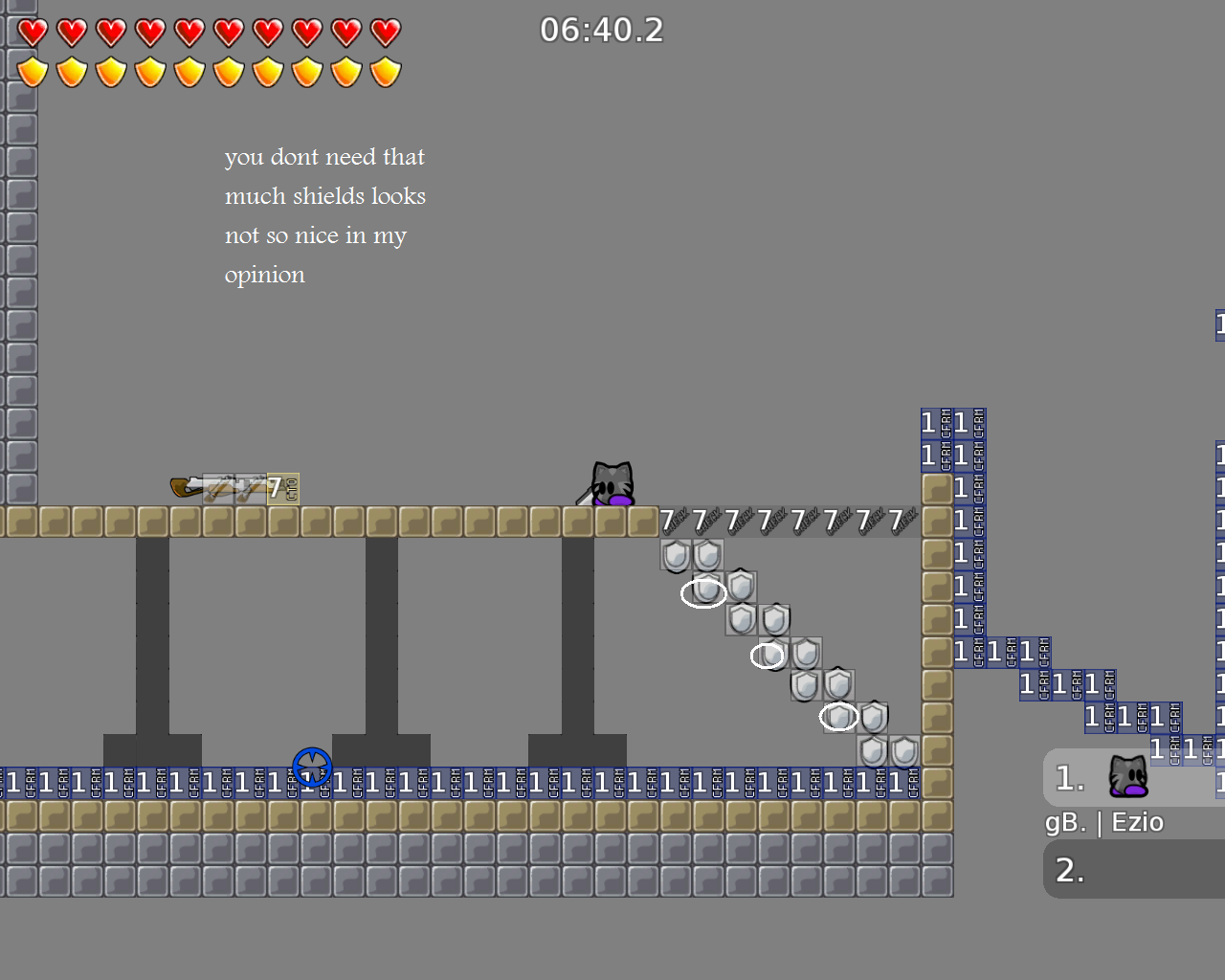Click the second circled shield pickup below it
The height and width of the screenshot is (980, 1225).
(x=768, y=656)
